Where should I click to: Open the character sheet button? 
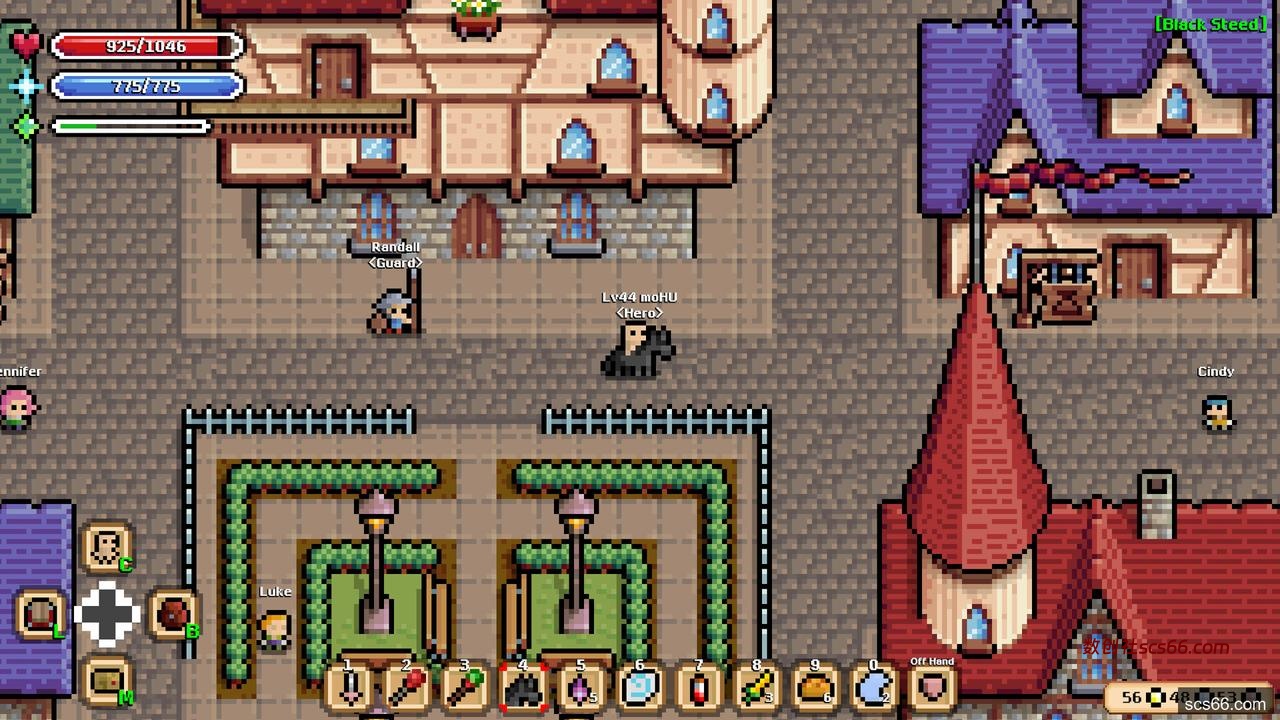[106, 547]
